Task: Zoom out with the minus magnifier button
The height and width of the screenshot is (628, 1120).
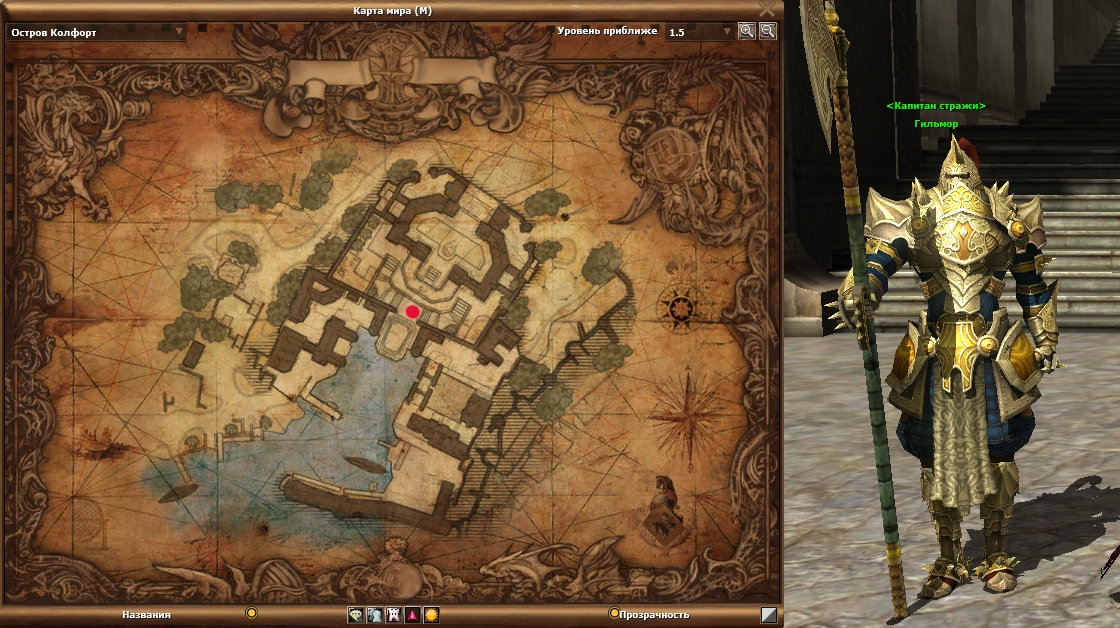Action: tap(767, 31)
